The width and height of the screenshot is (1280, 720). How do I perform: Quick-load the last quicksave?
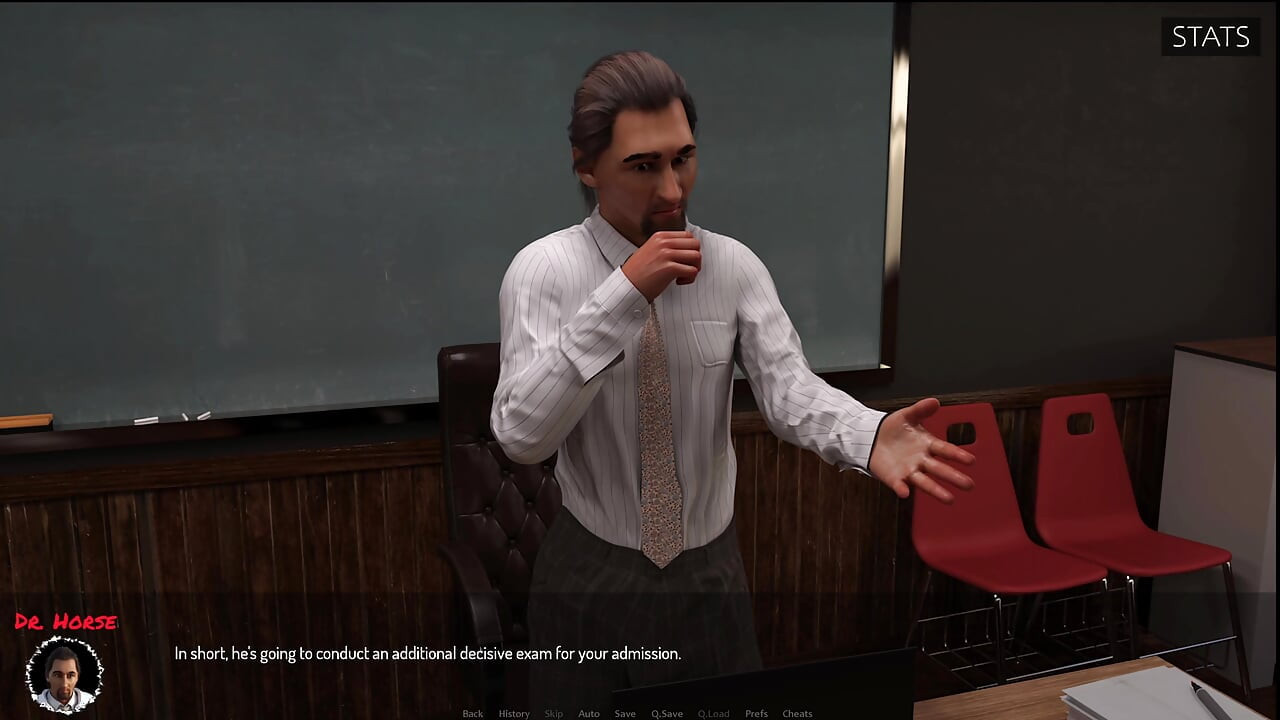pos(714,713)
